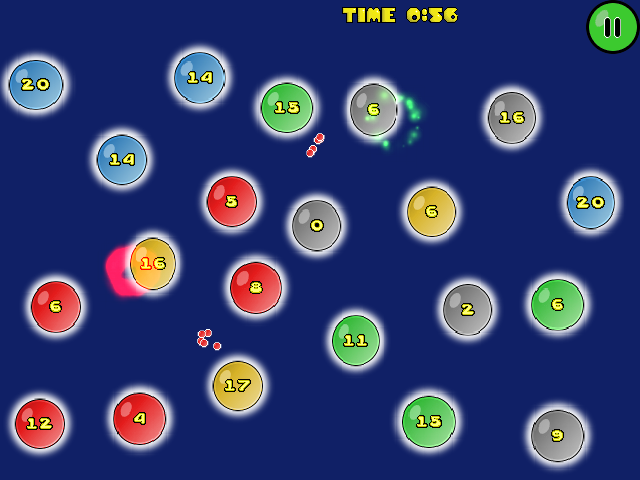640x480 pixels.
Task: Select the yellow bubble numbered 6
Action: [431, 212]
